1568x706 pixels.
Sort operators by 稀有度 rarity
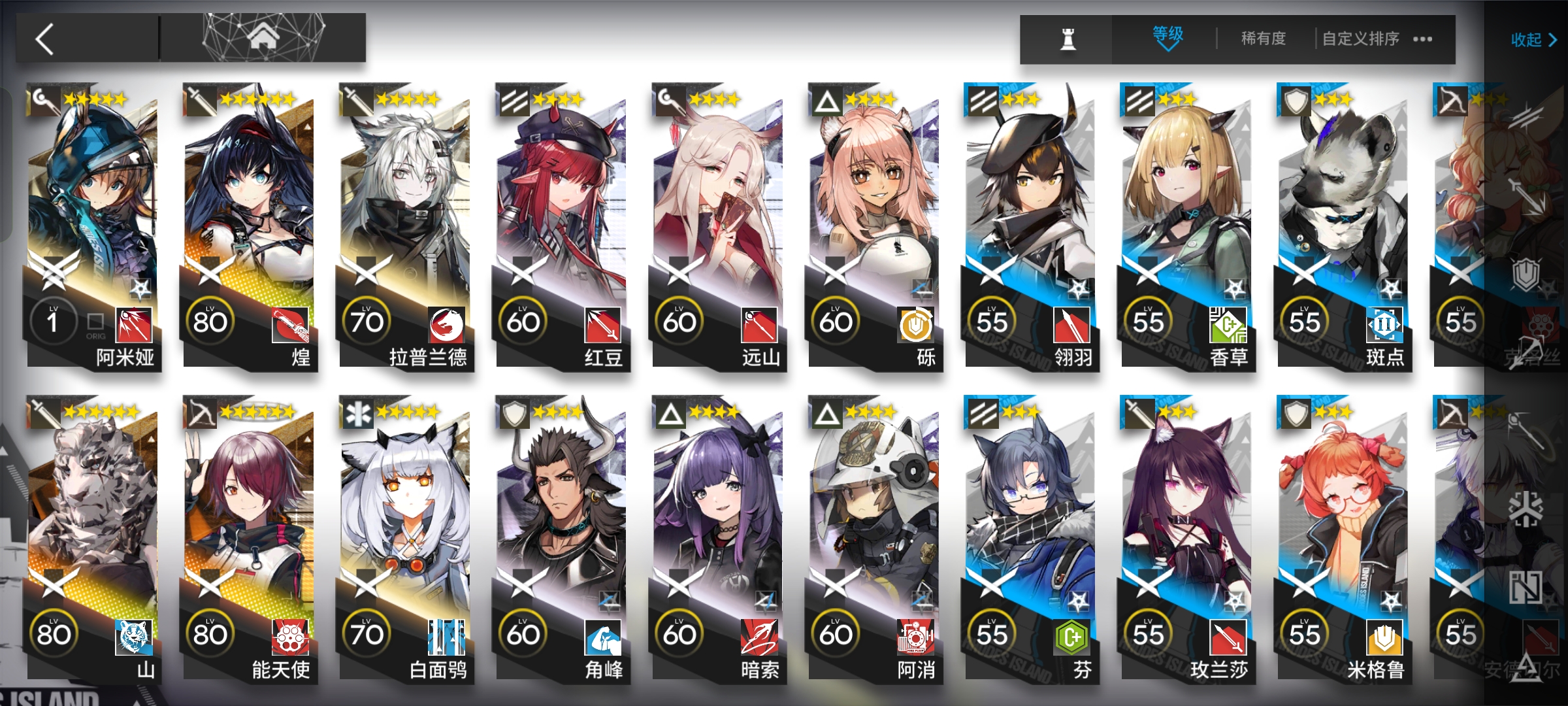click(1263, 39)
